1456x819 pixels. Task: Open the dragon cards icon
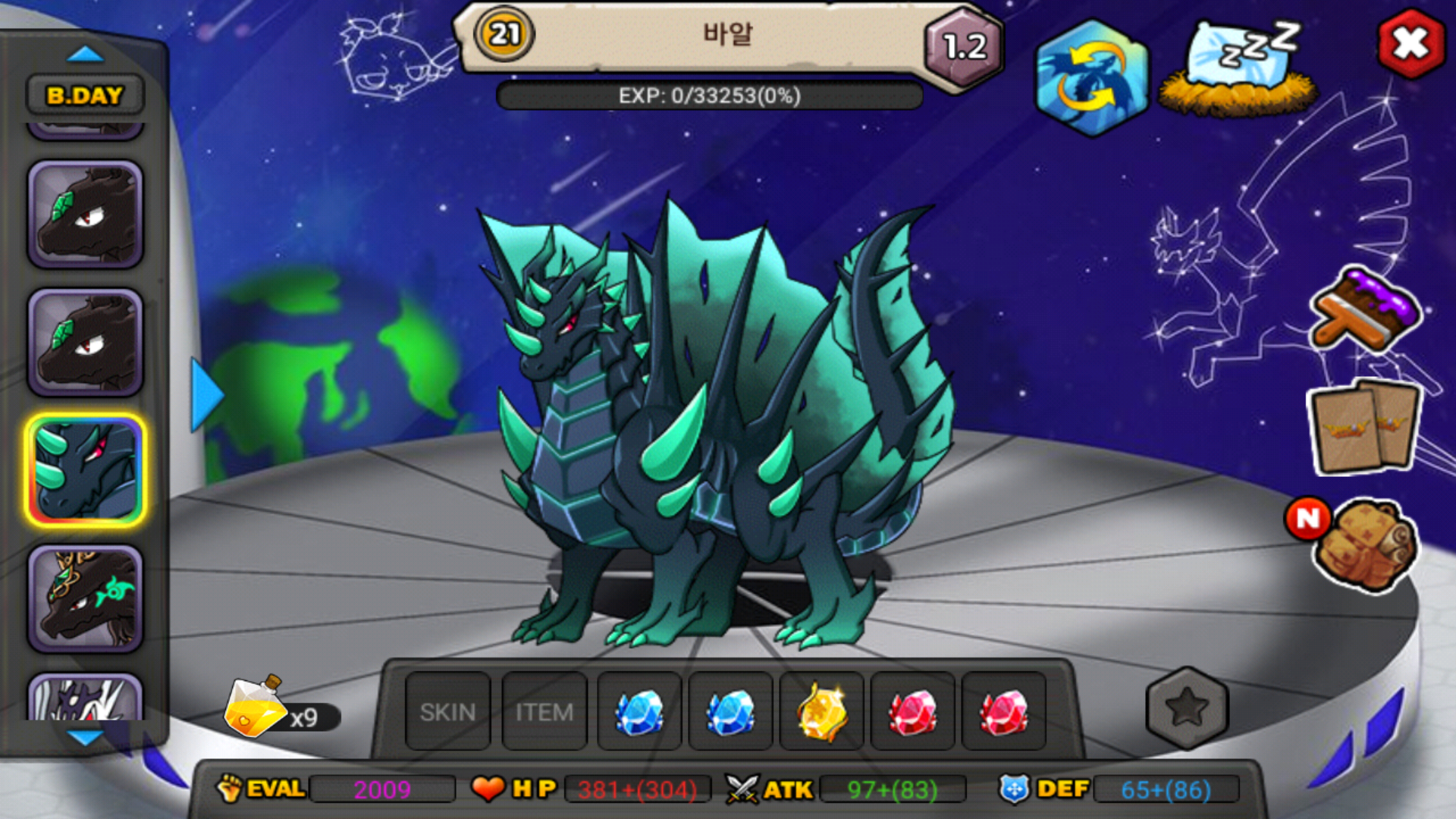[x=1365, y=426]
